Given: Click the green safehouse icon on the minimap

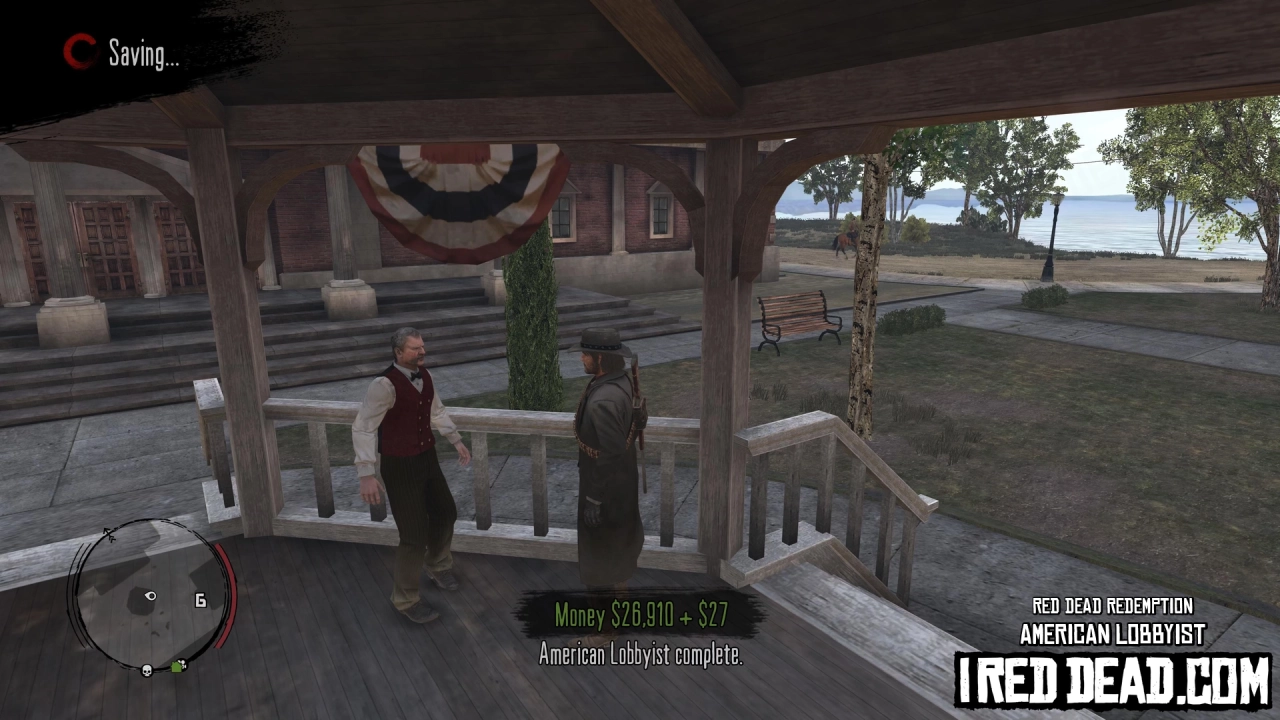Looking at the screenshot, I should coord(176,667).
